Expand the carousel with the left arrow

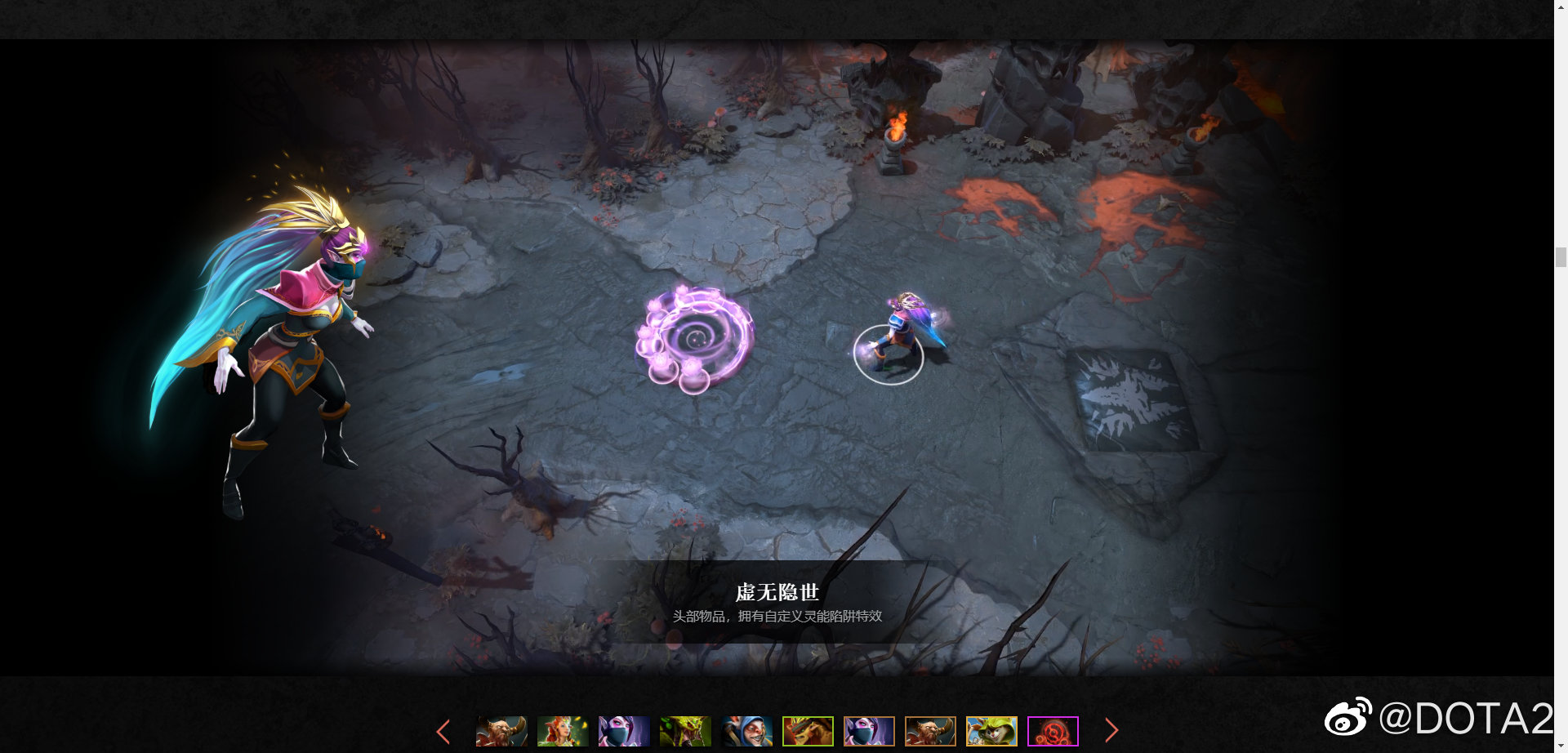443,732
